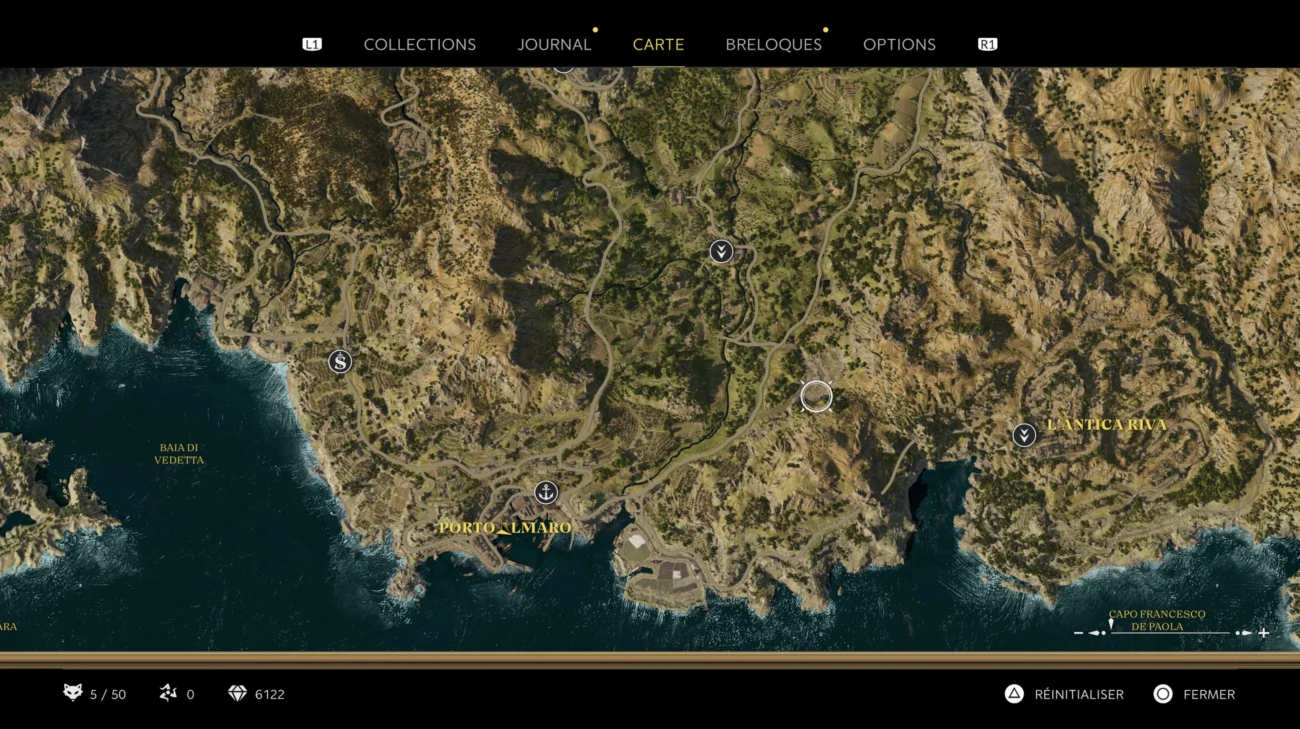Image resolution: width=1300 pixels, height=729 pixels.
Task: Zoom in with the plus button
Action: [x=1264, y=633]
